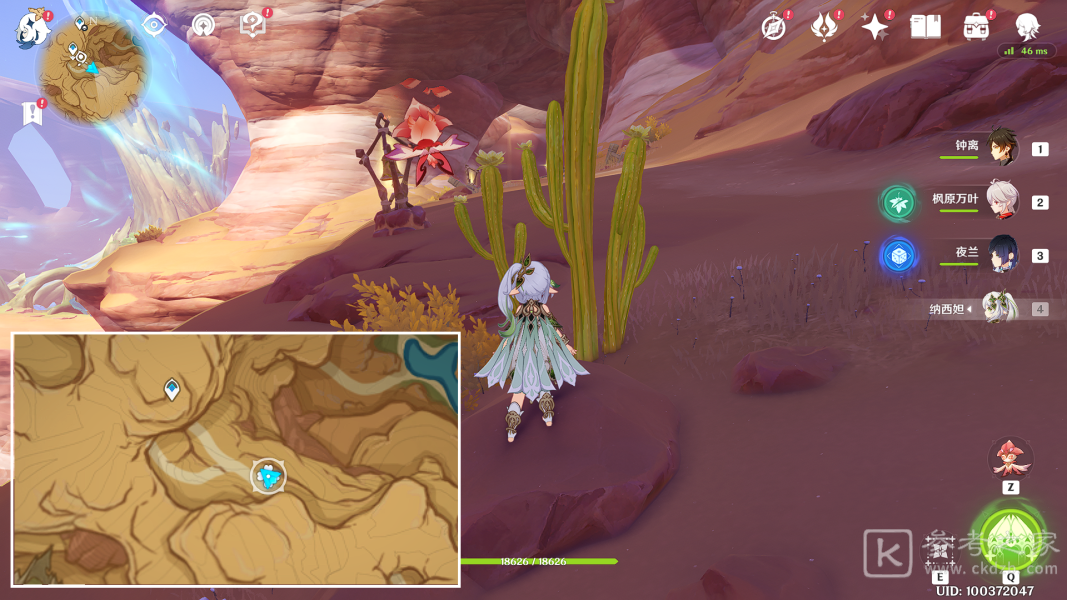Switch to party member 钟离
1067x600 pixels.
[1002, 147]
